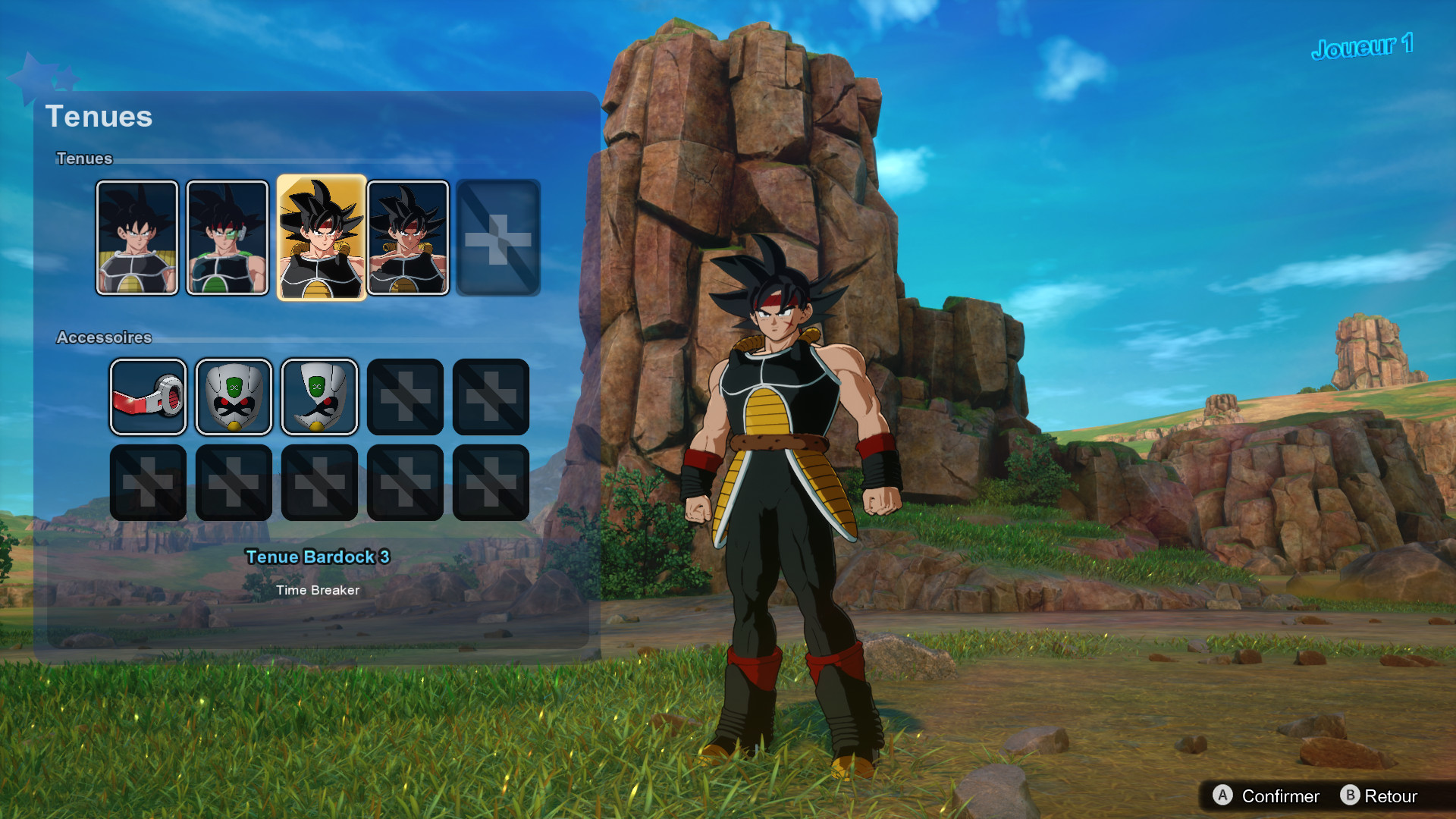
Task: Select the first Bardock outfit thumbnail
Action: coord(138,237)
